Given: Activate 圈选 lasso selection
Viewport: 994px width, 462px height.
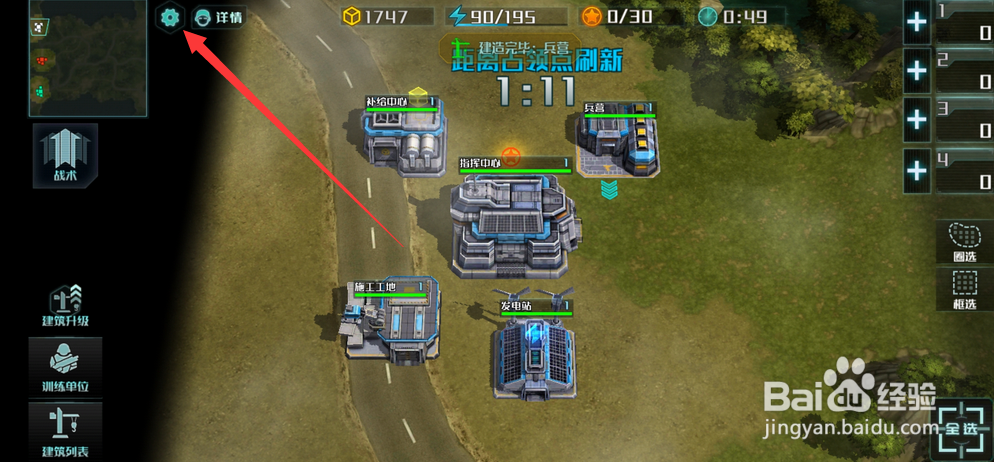Looking at the screenshot, I should coord(964,241).
